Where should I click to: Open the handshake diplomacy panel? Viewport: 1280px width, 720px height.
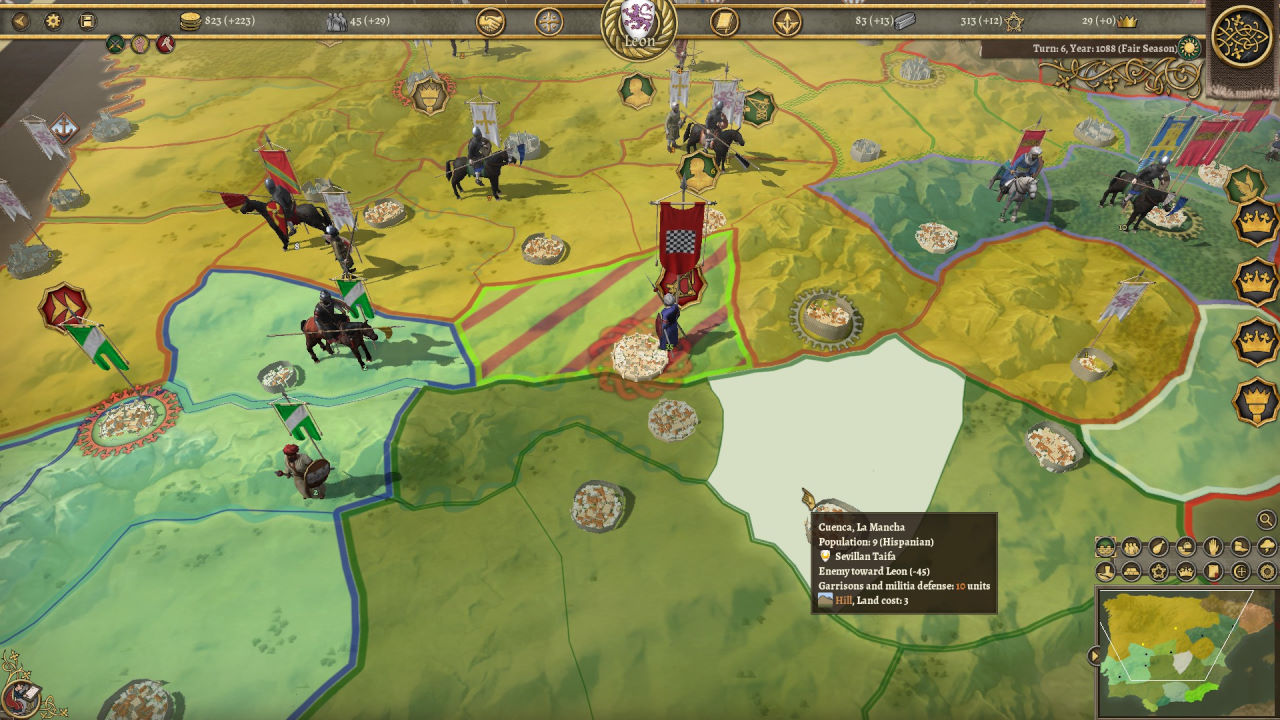coord(490,21)
